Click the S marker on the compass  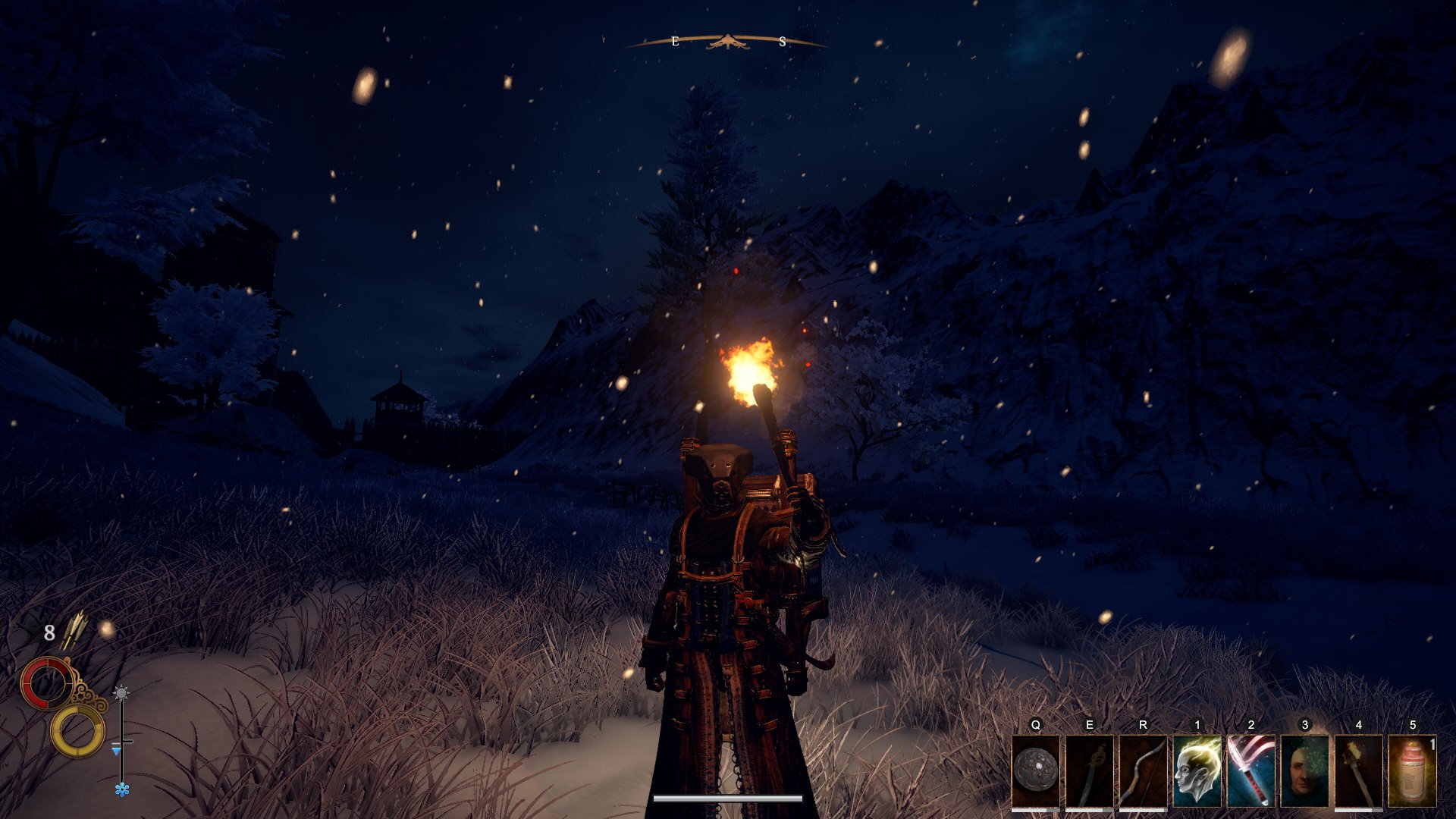coord(781,42)
